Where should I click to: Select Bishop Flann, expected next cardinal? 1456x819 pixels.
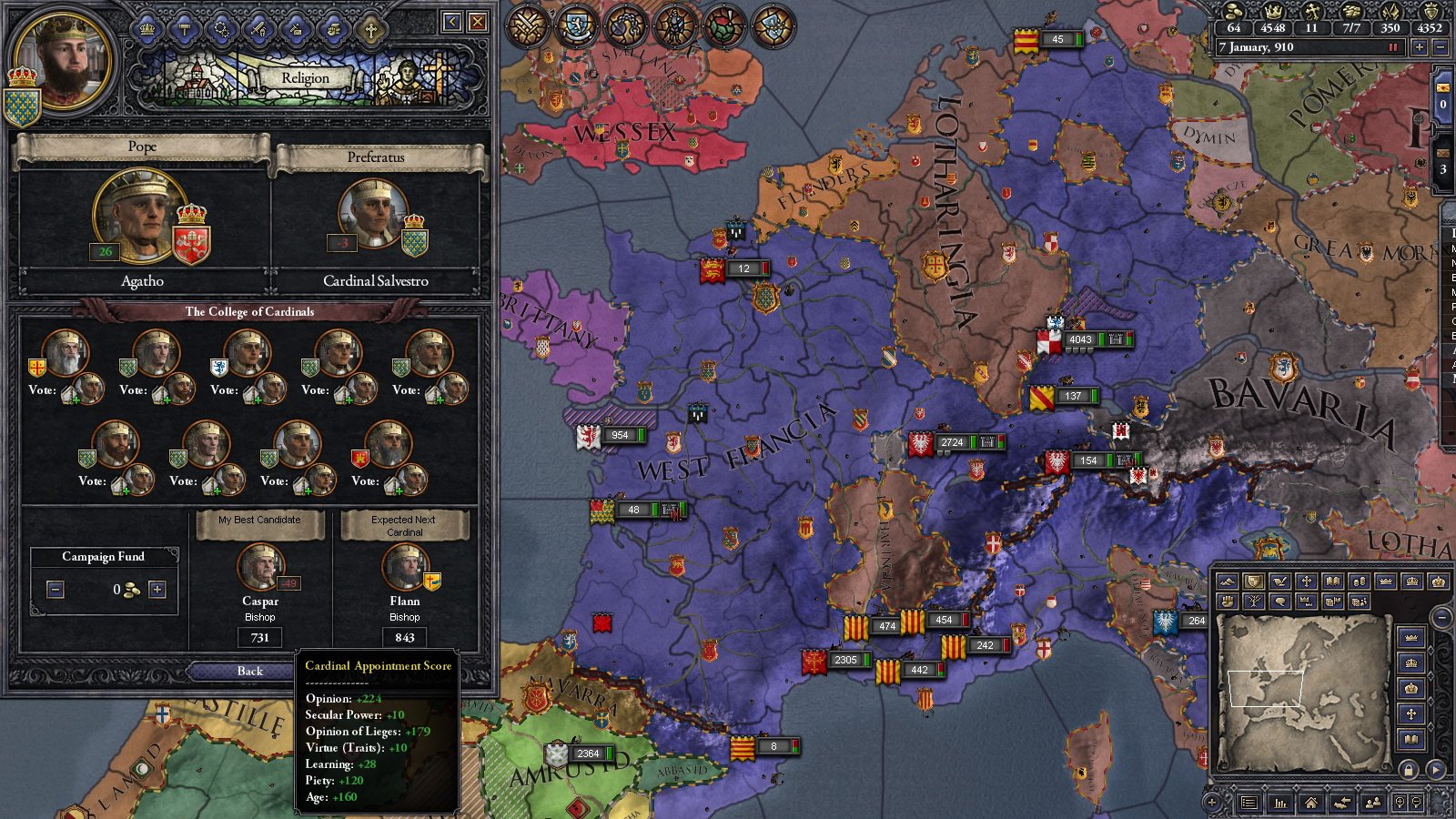pos(404,566)
